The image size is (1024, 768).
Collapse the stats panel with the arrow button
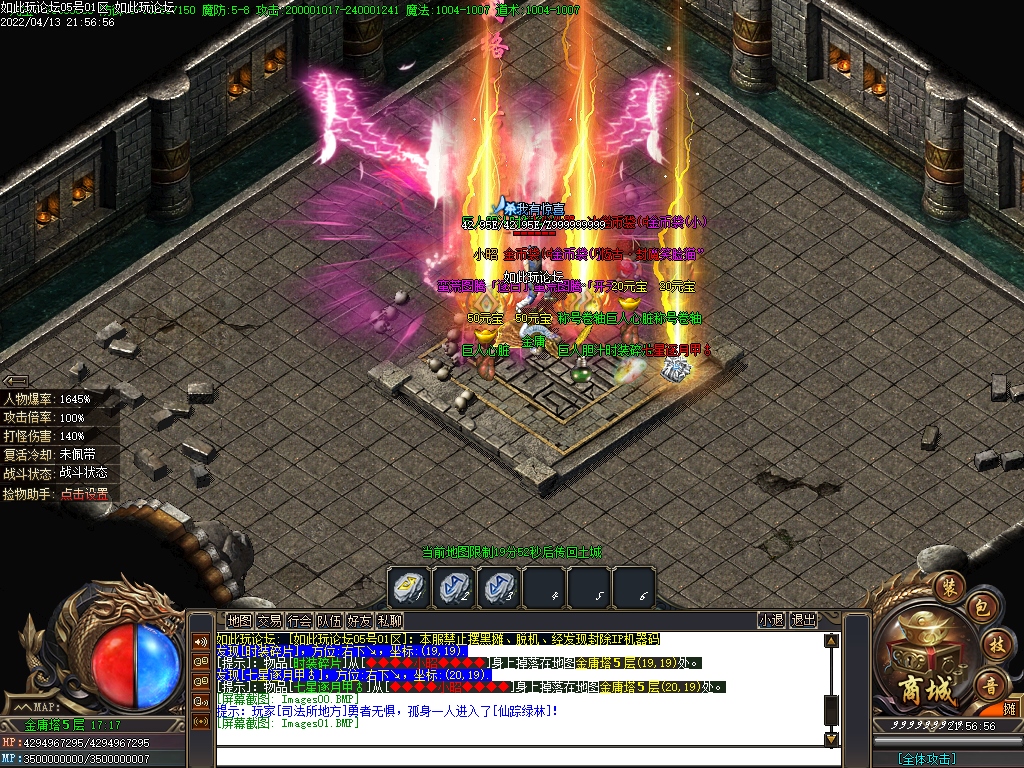[14, 381]
